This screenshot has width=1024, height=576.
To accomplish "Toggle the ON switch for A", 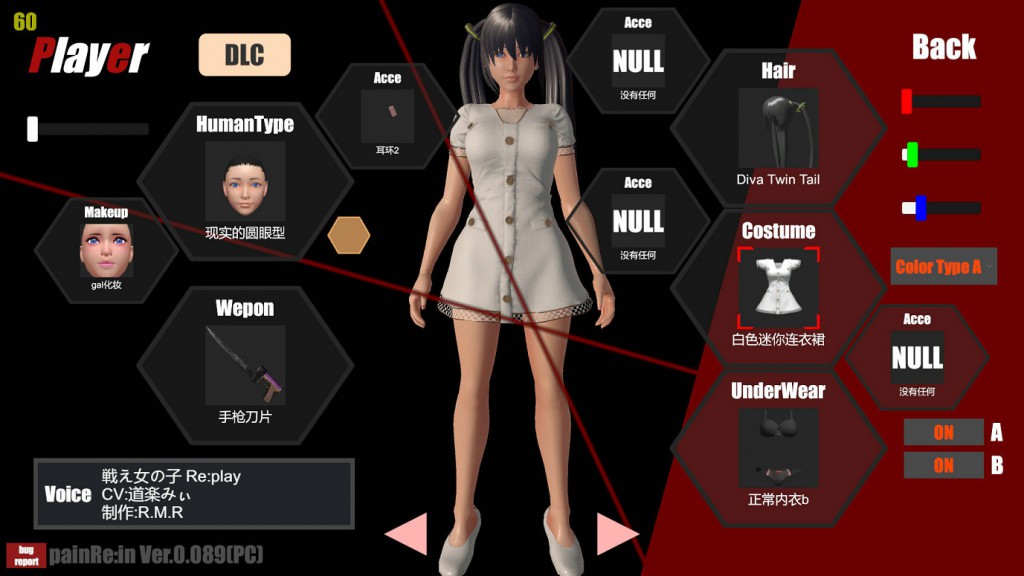I will [943, 433].
